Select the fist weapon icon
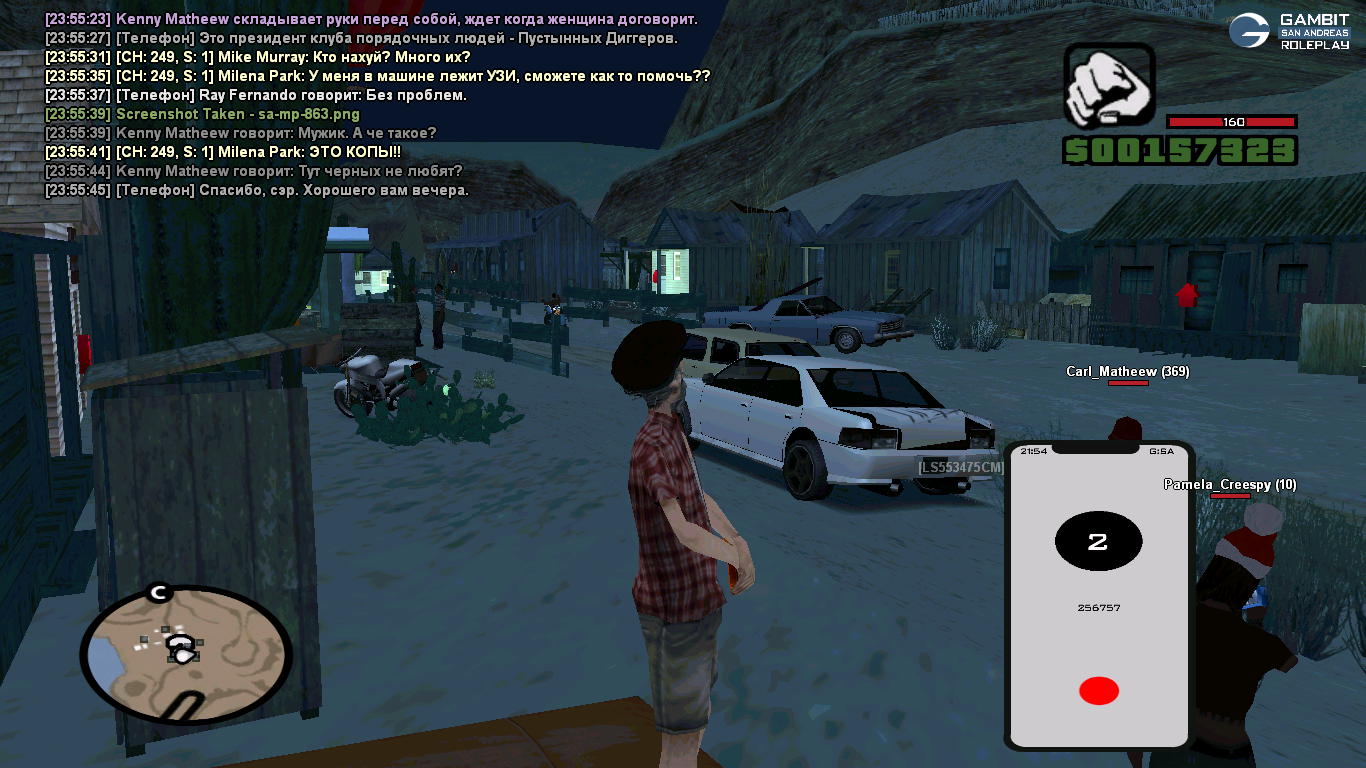 [1109, 87]
